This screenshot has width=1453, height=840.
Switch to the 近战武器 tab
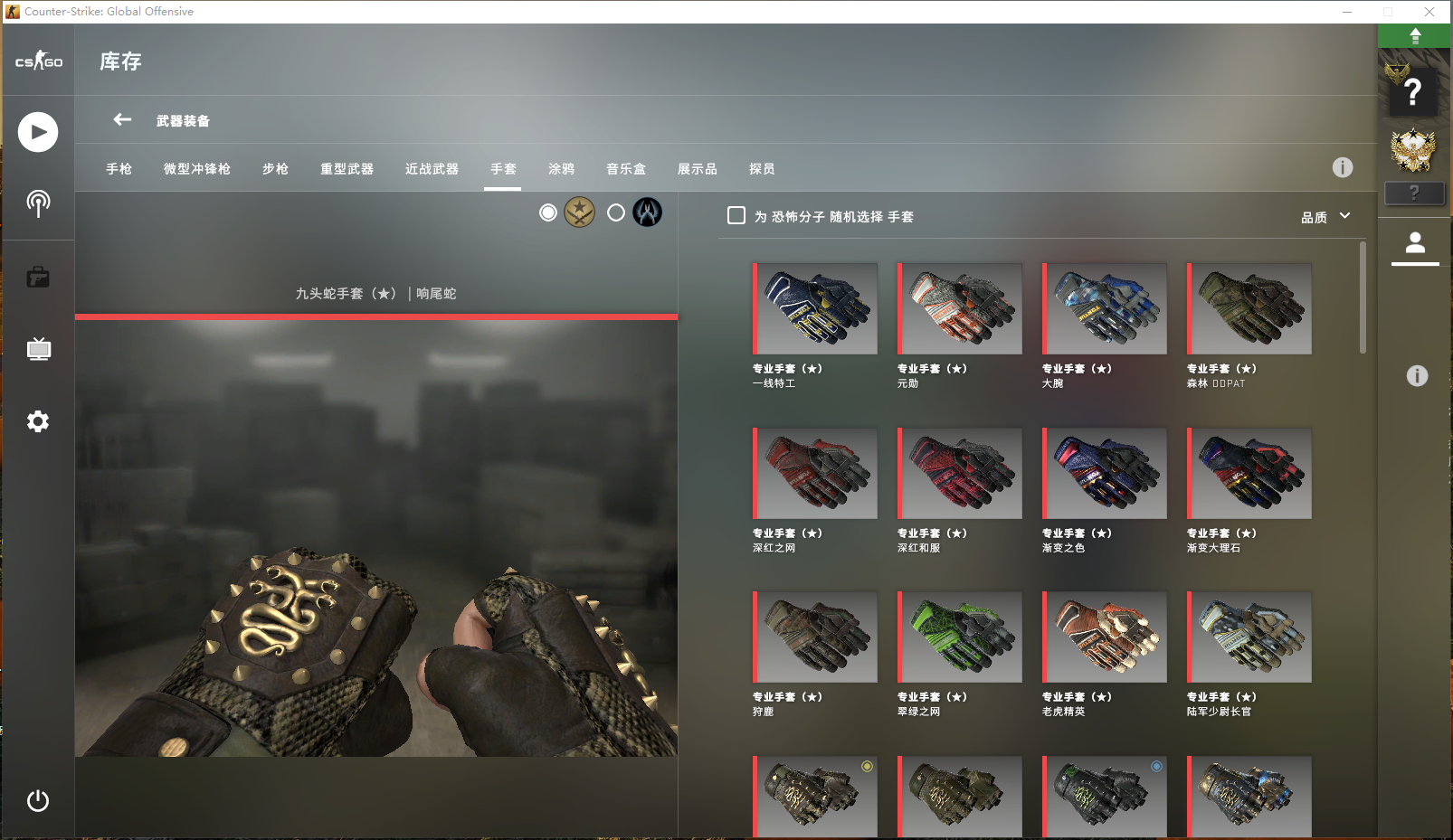(432, 169)
